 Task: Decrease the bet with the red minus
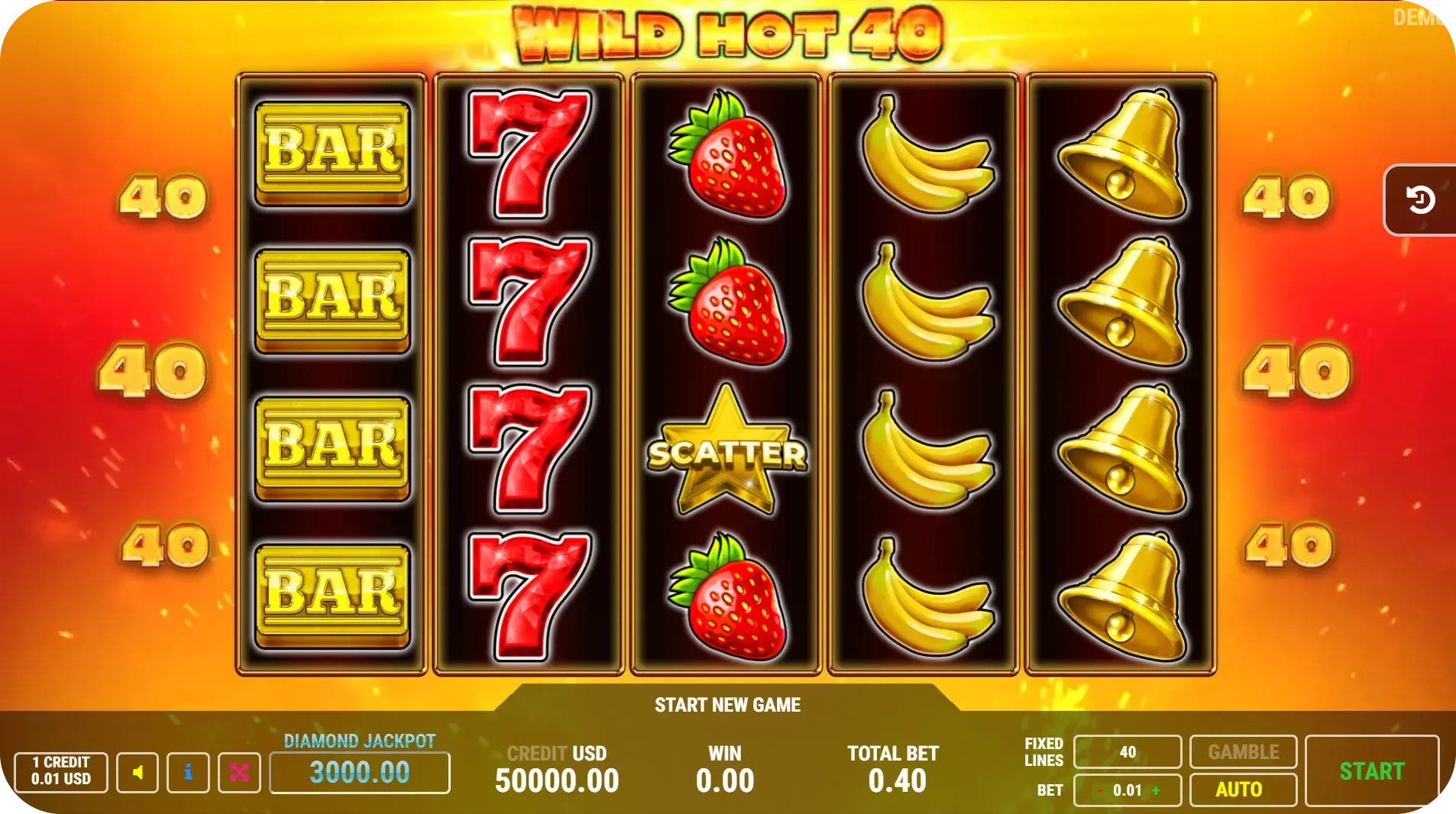(x=1100, y=790)
